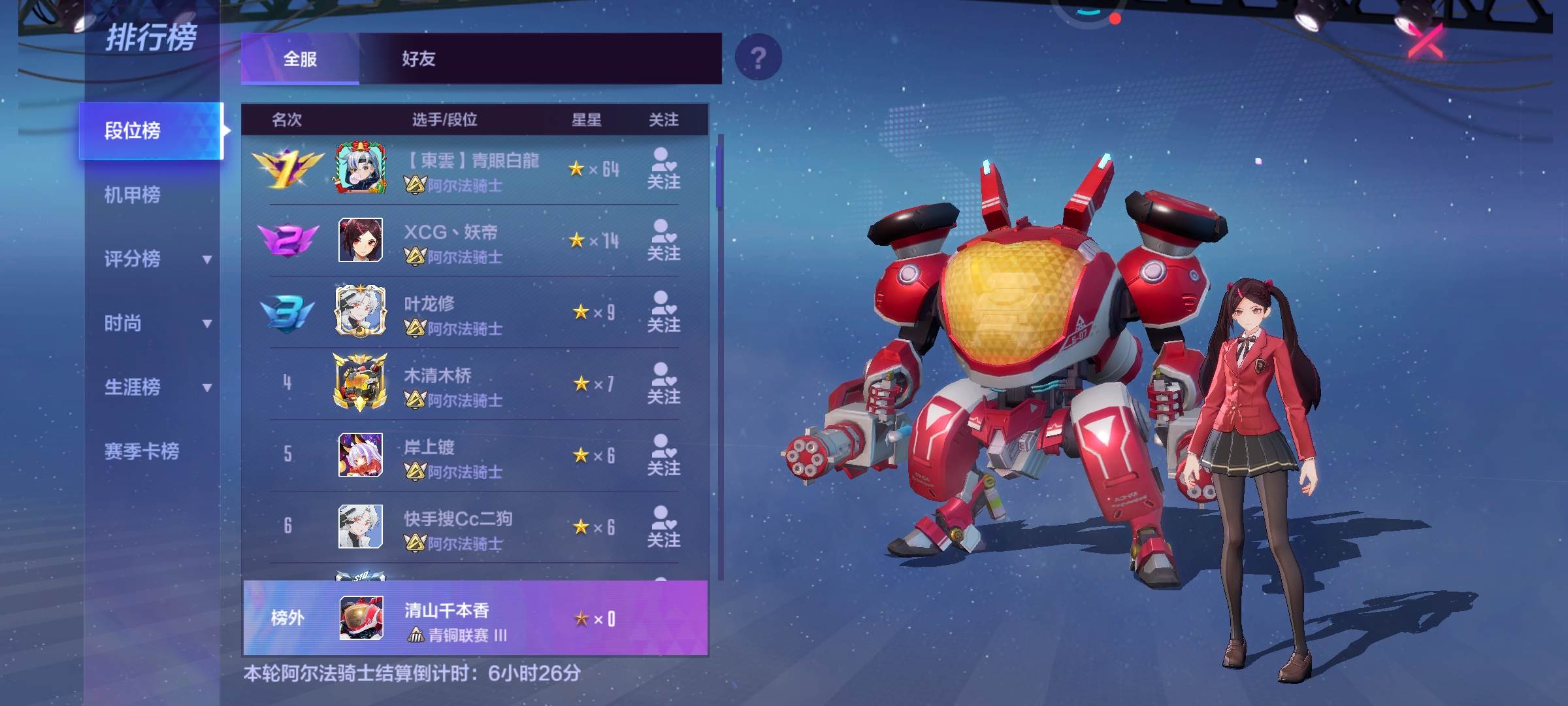Follow player 岸上镀

pyautogui.click(x=663, y=456)
